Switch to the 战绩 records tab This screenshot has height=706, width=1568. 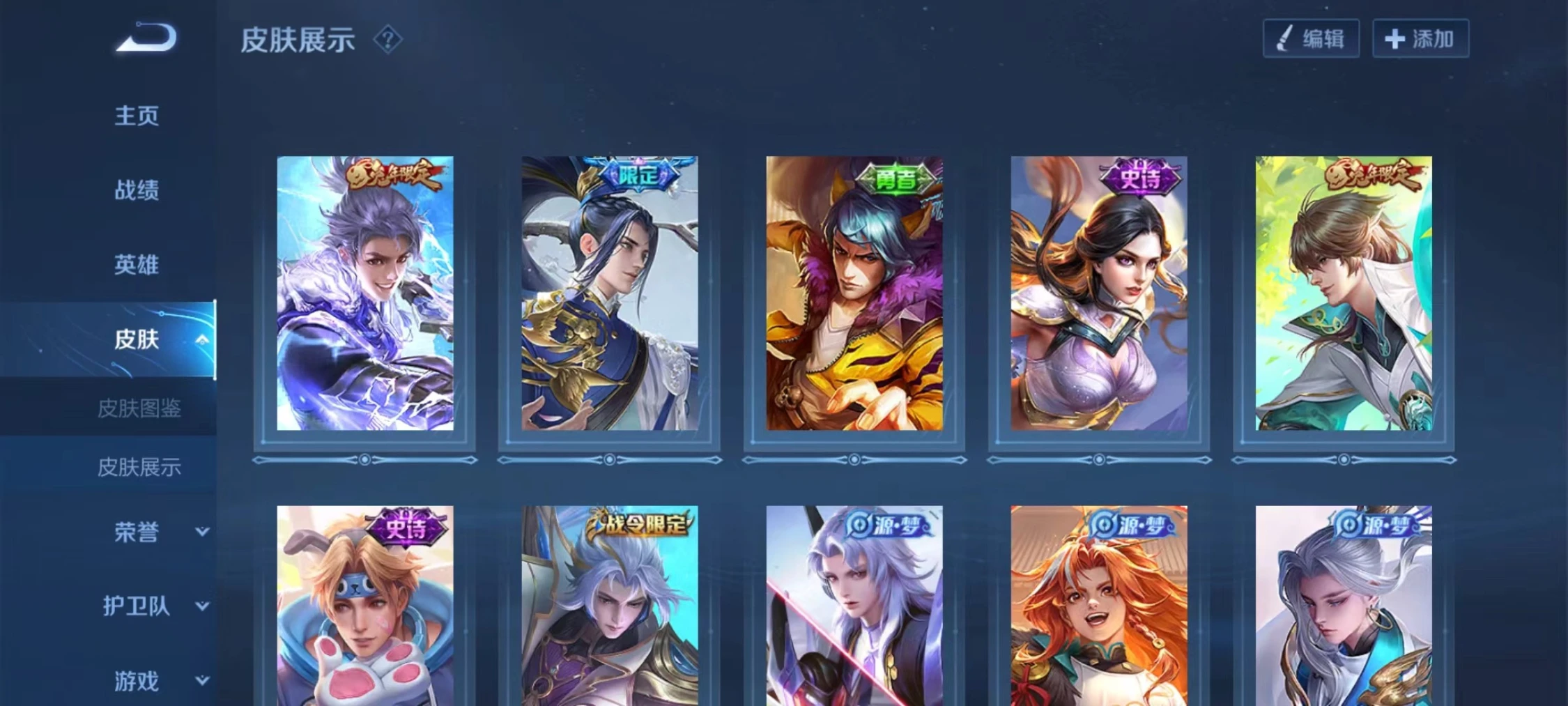point(137,190)
